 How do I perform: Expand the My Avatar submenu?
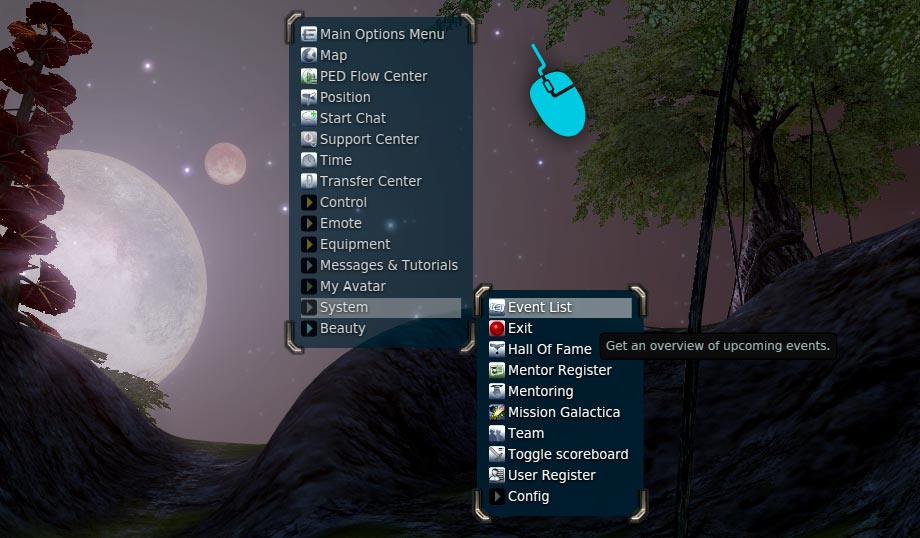[x=352, y=286]
